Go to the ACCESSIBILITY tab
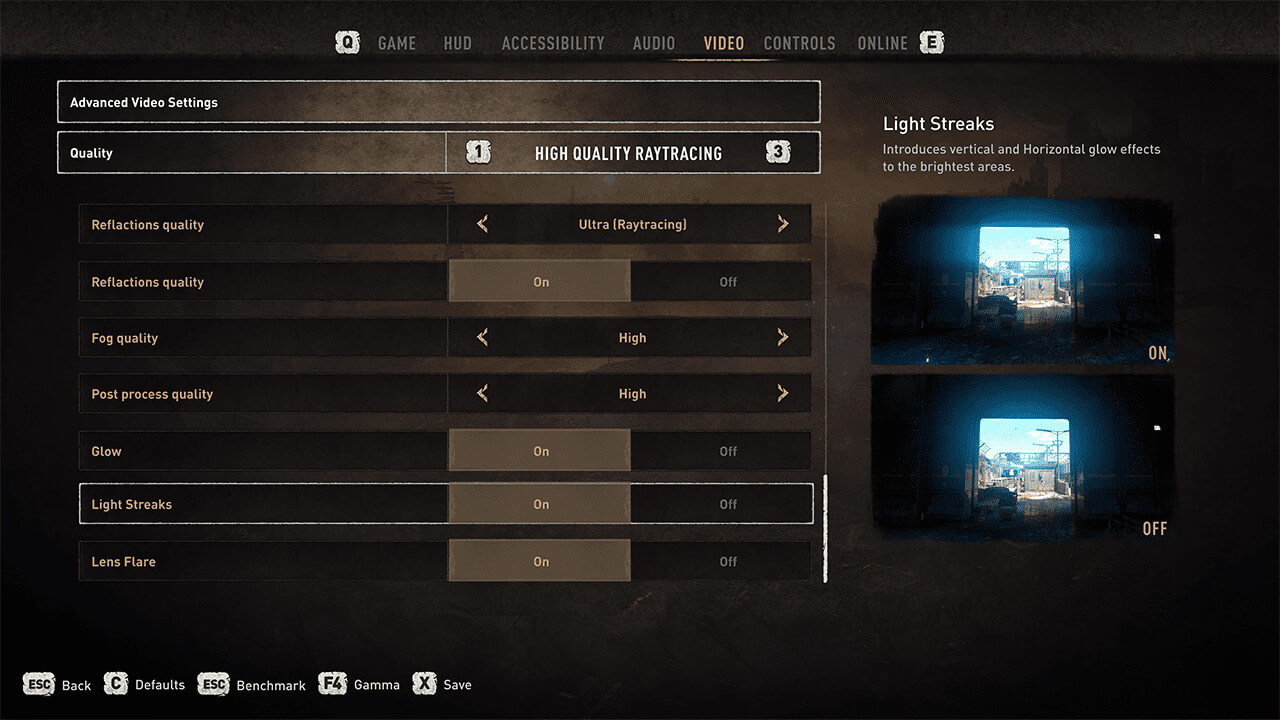Screen dimensions: 1280x720 coord(552,43)
